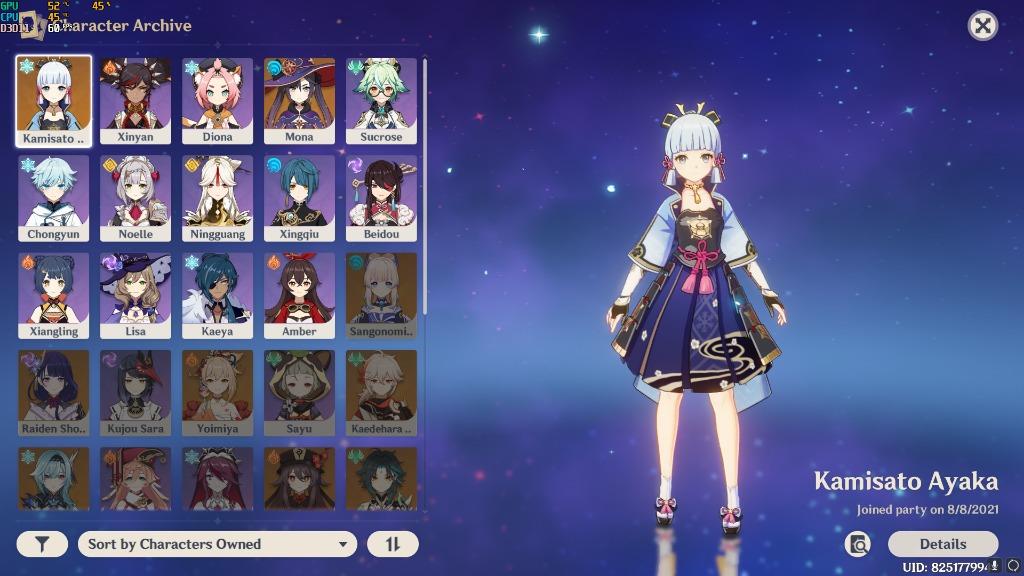Toggle the sort order arrows button
The height and width of the screenshot is (576, 1024).
pyautogui.click(x=393, y=544)
